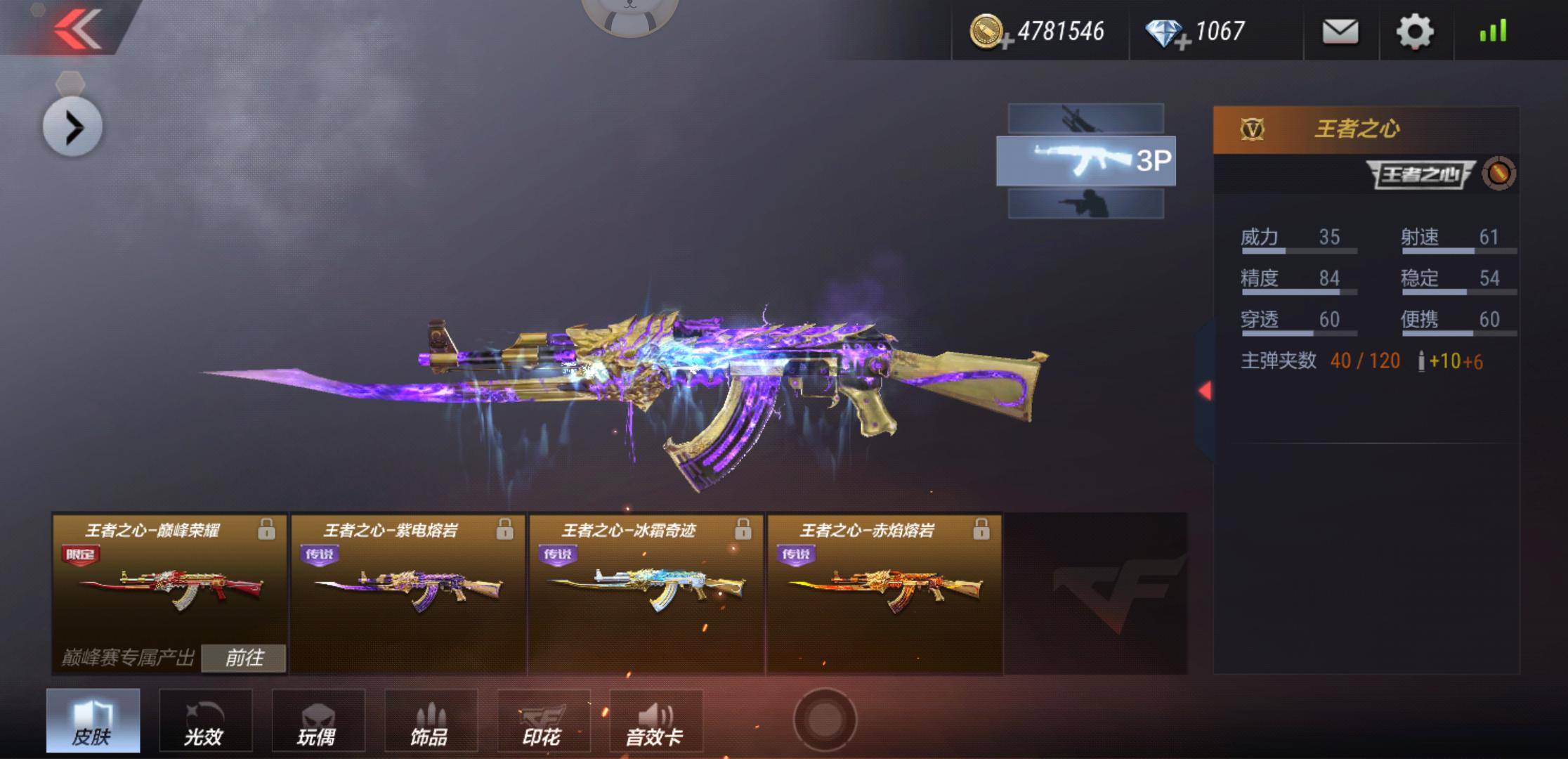1568x759 pixels.
Task: Expand the side panel with the round arrow button
Action: pos(72,127)
